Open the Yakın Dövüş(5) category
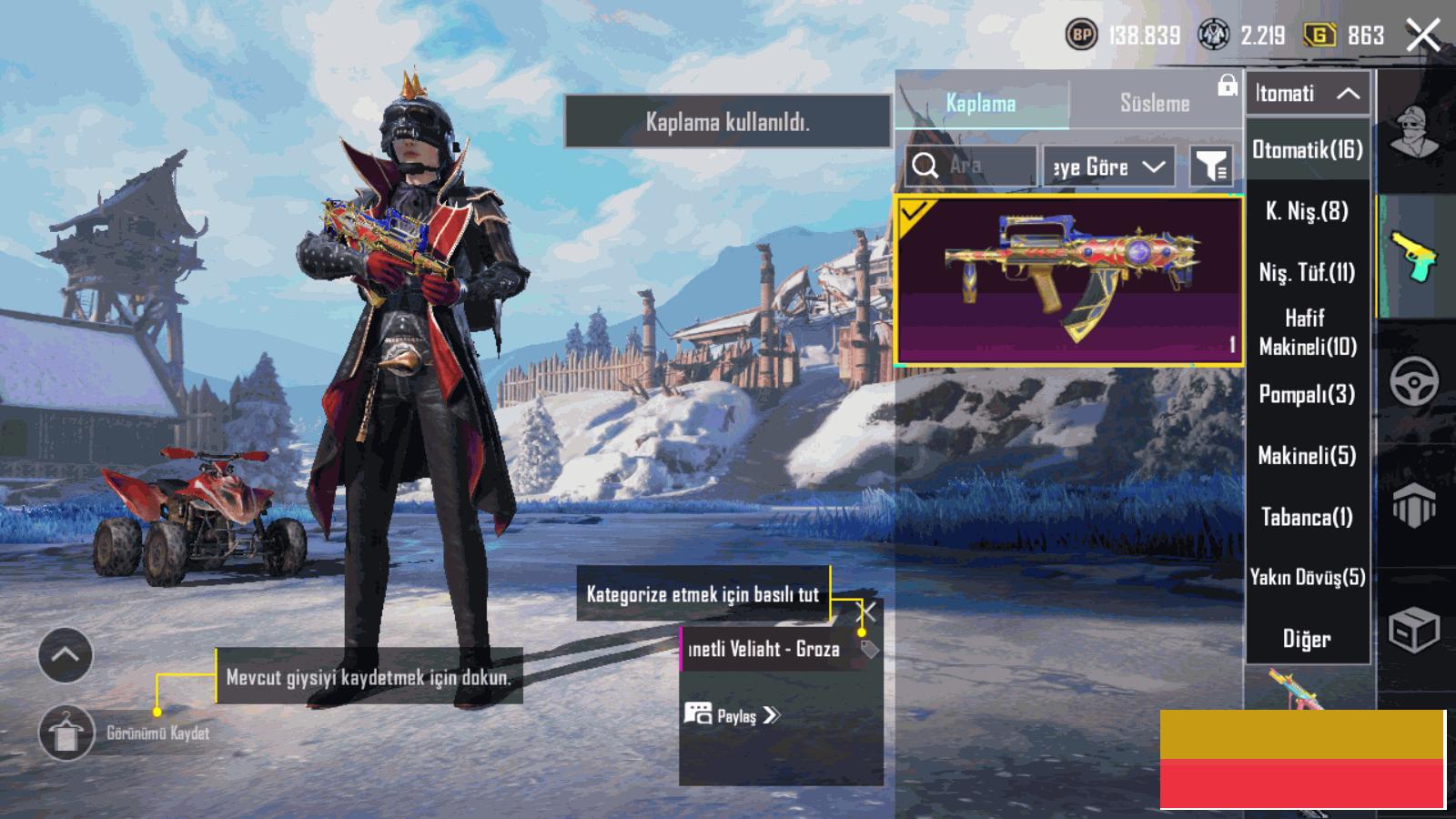 1308,577
